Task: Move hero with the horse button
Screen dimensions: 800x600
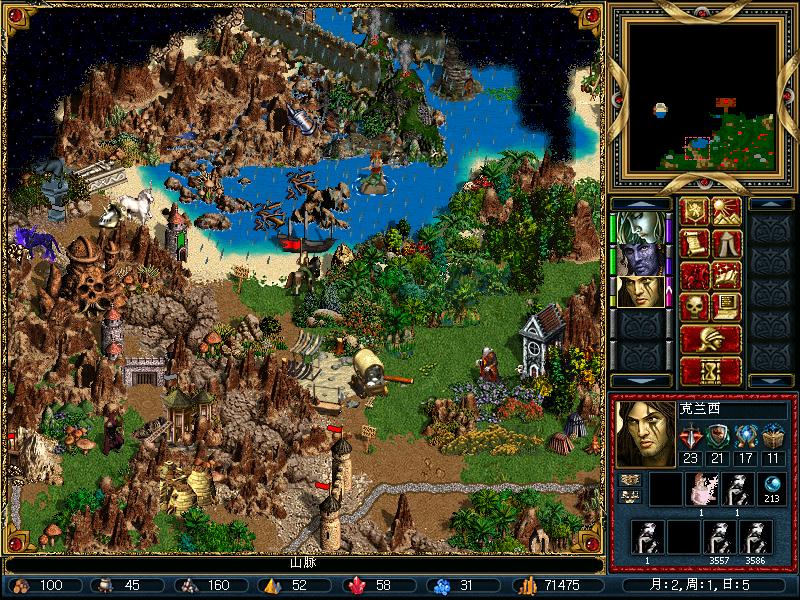Action: click(x=695, y=276)
